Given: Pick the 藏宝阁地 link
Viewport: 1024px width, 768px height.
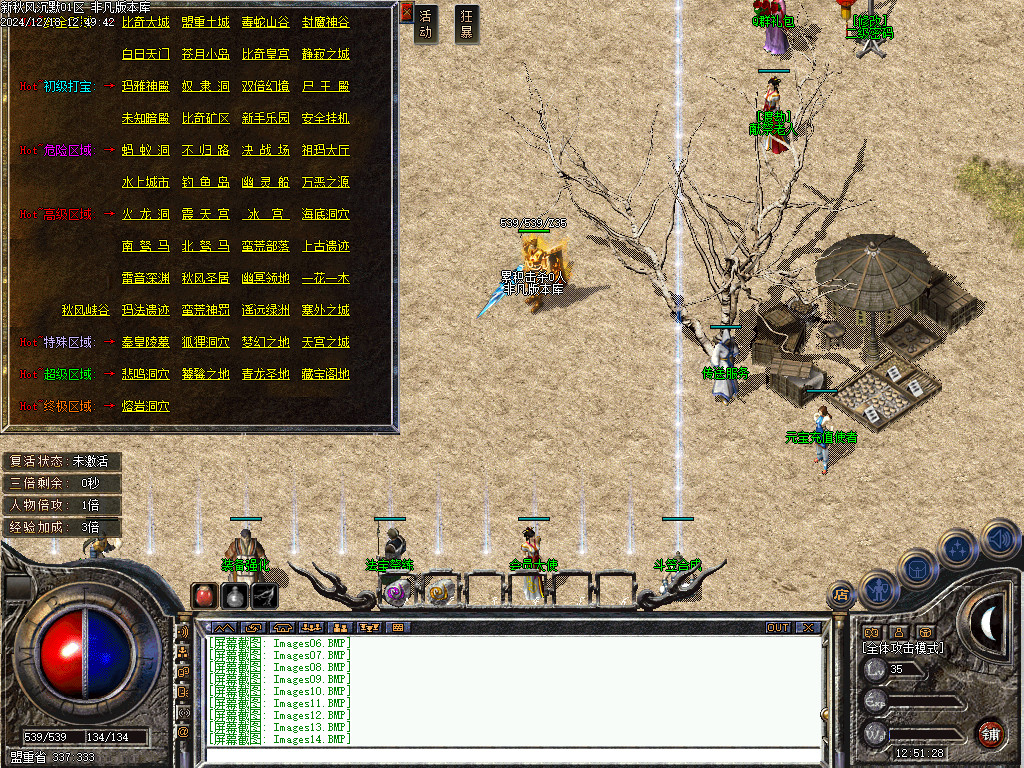Looking at the screenshot, I should (325, 374).
